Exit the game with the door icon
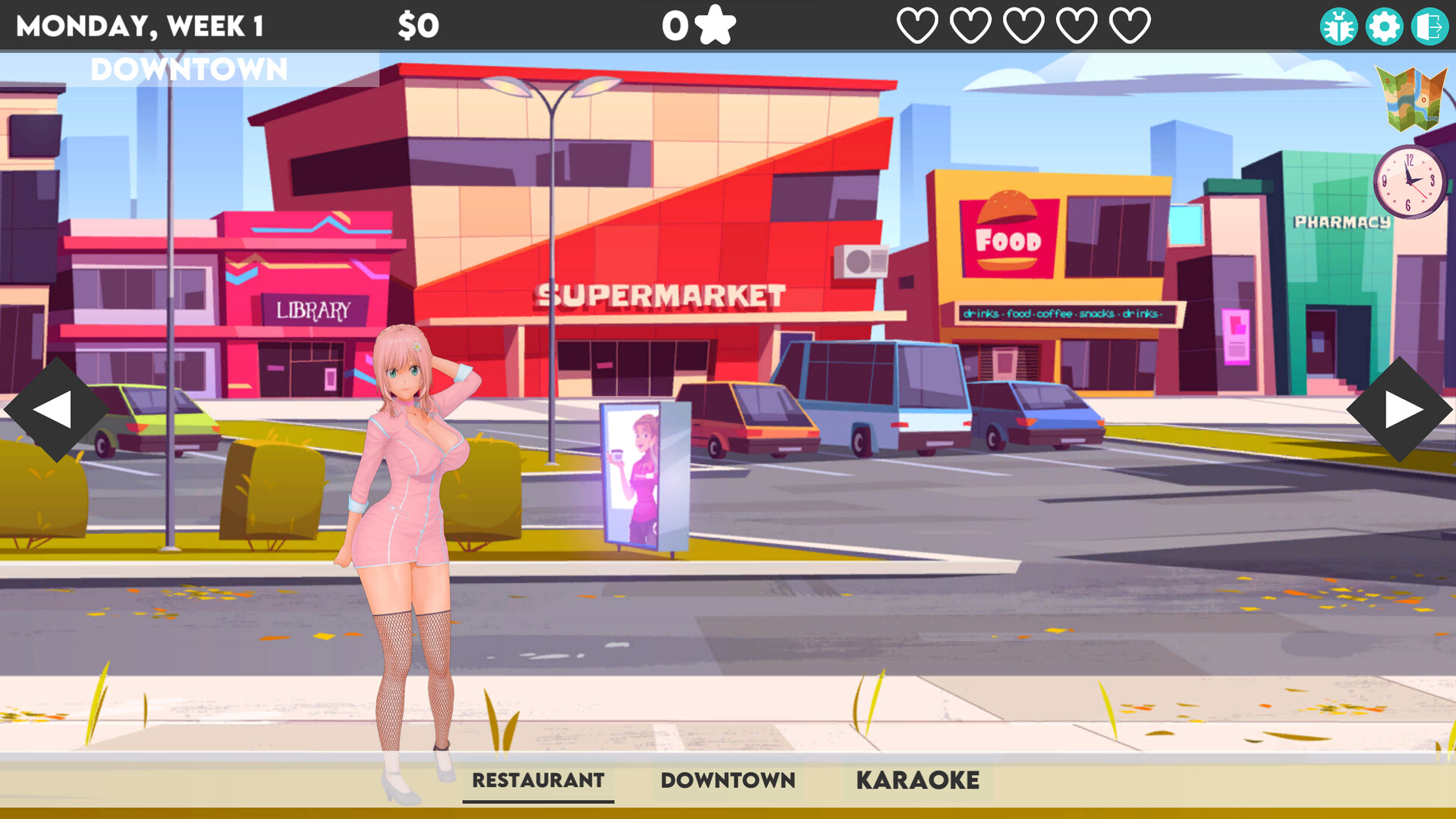The height and width of the screenshot is (819, 1456). [x=1429, y=27]
